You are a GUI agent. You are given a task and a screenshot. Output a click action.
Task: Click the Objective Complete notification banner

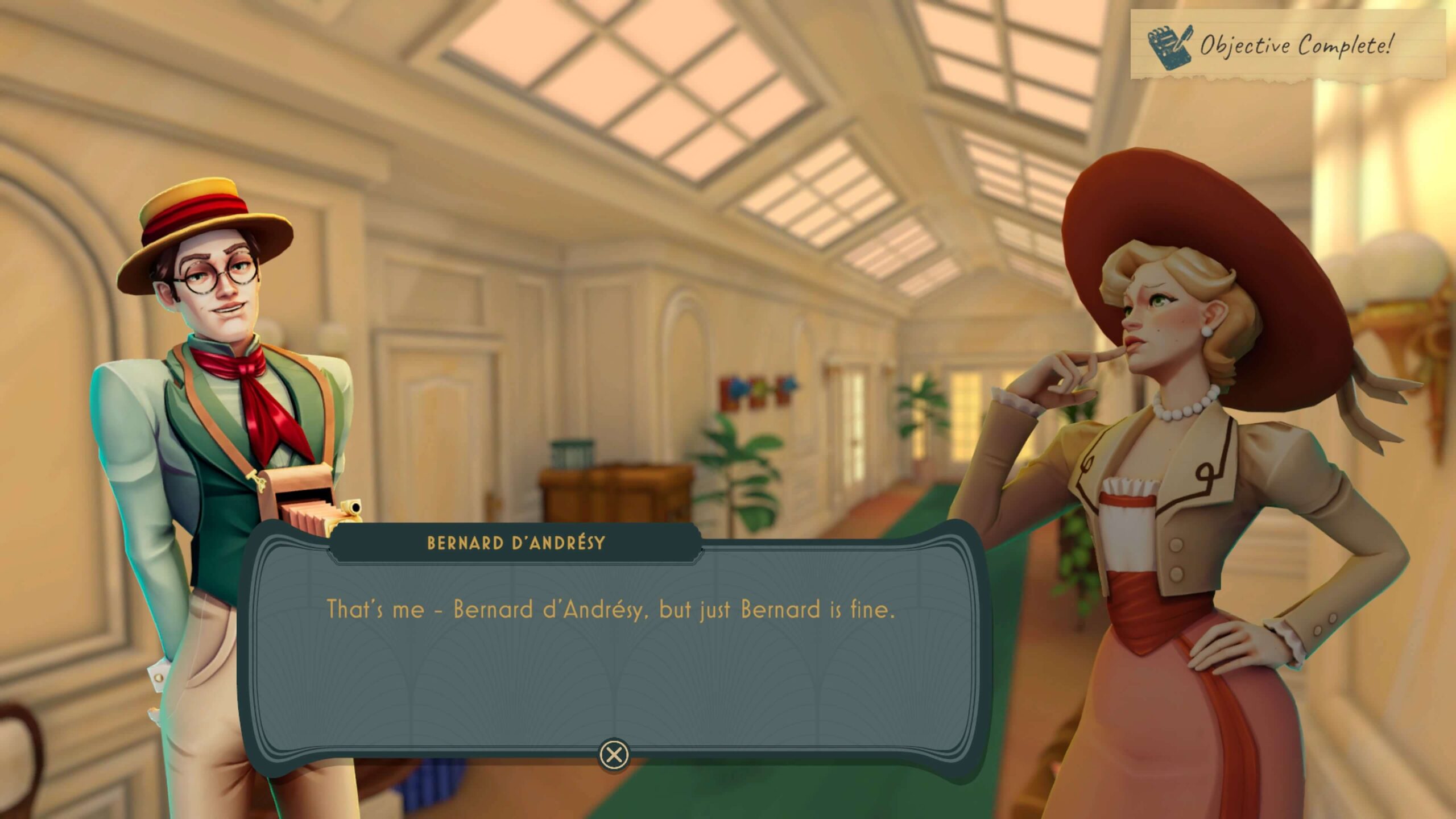pyautogui.click(x=1288, y=44)
